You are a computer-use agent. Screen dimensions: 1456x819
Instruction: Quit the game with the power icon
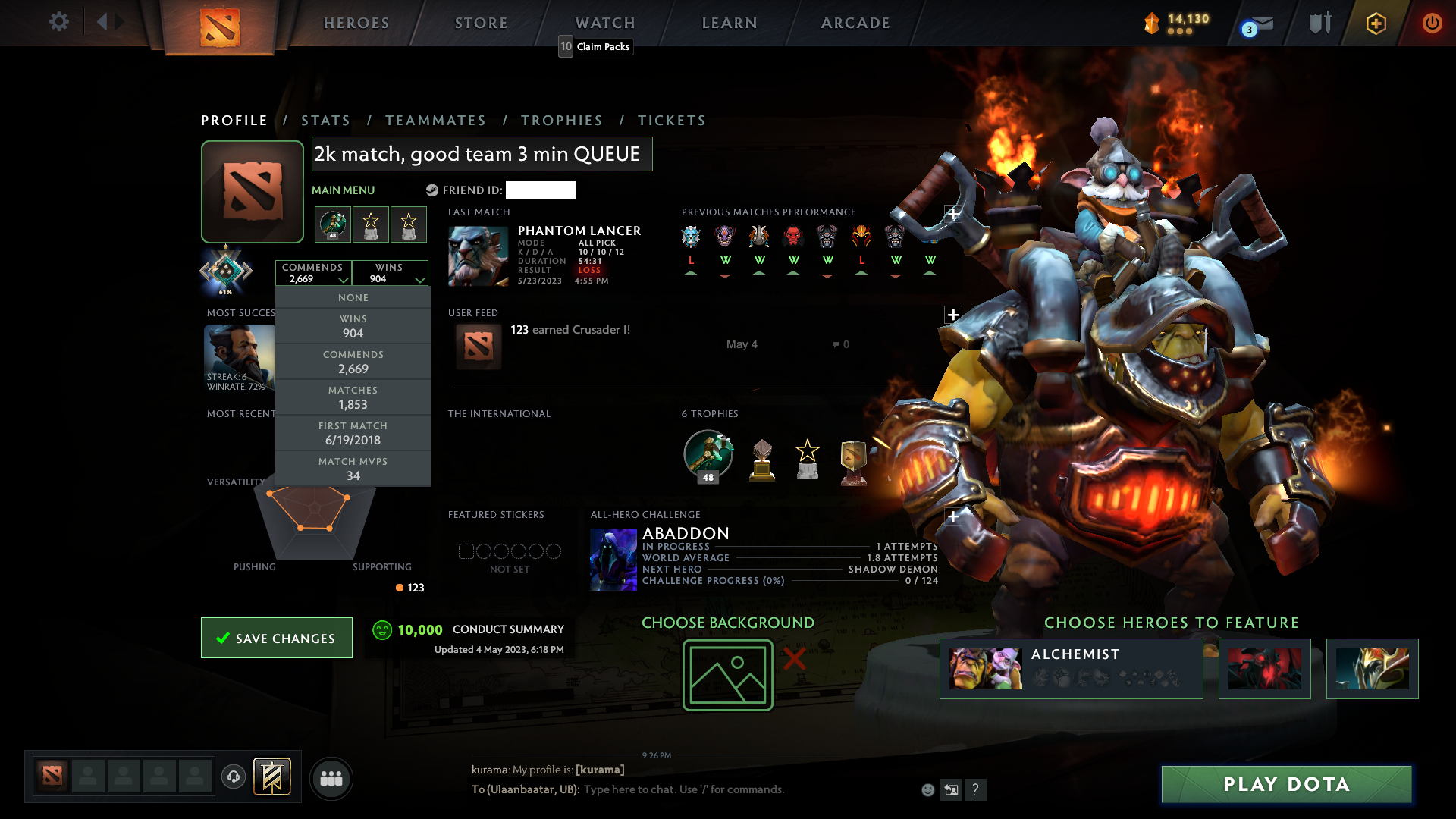click(x=1432, y=23)
